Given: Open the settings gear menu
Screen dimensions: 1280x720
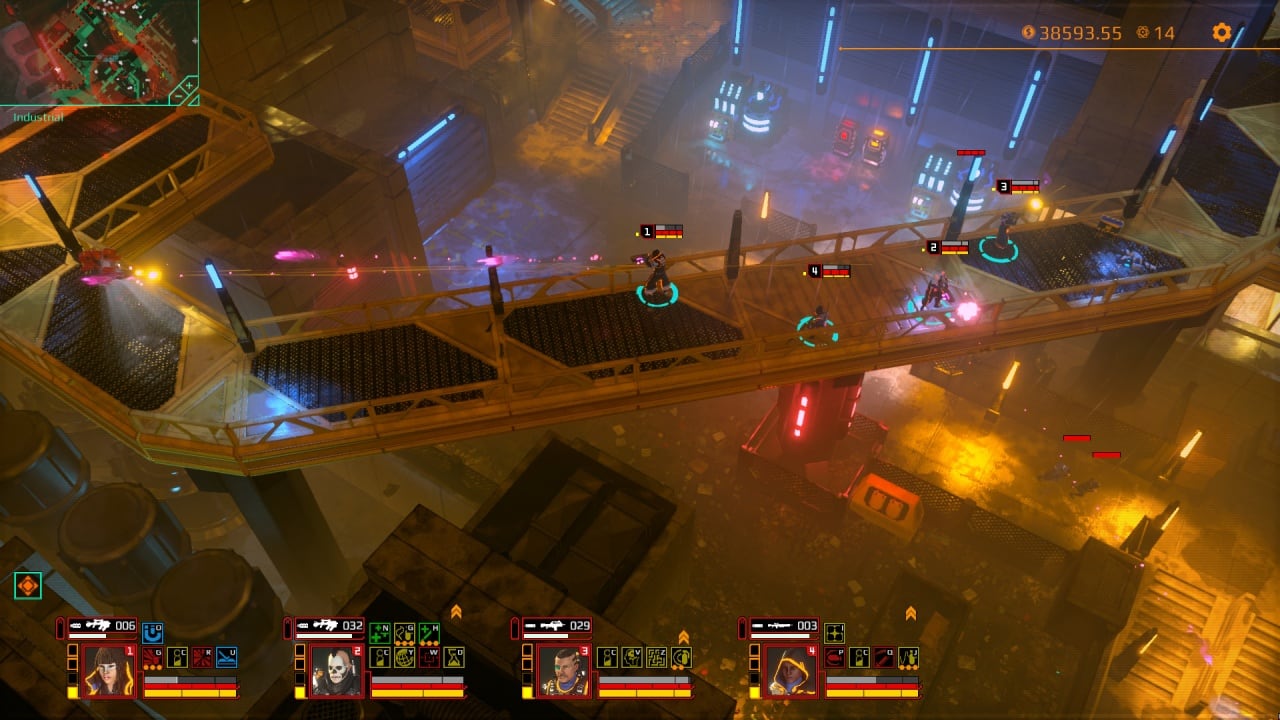Looking at the screenshot, I should coord(1221,32).
